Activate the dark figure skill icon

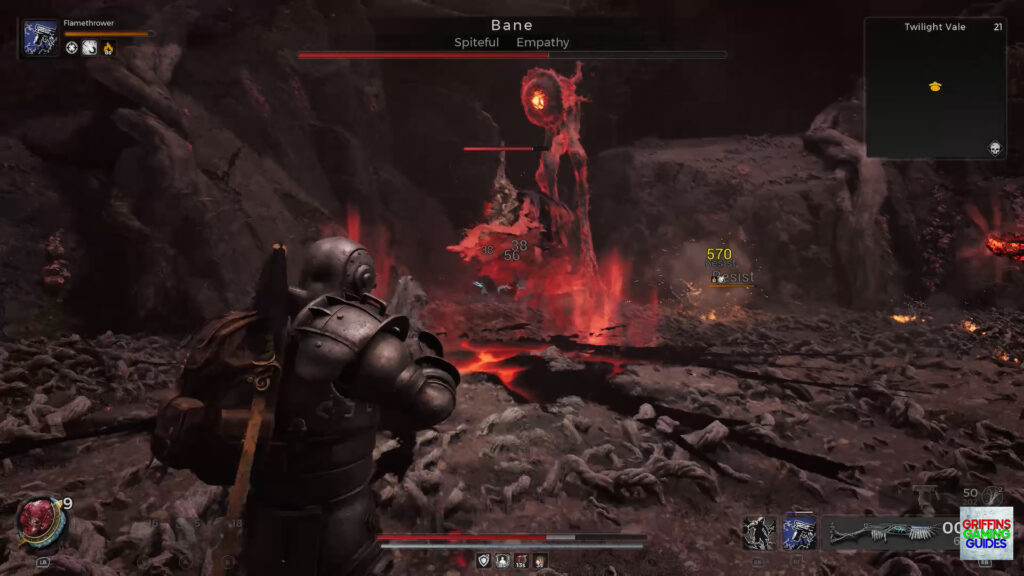point(759,532)
